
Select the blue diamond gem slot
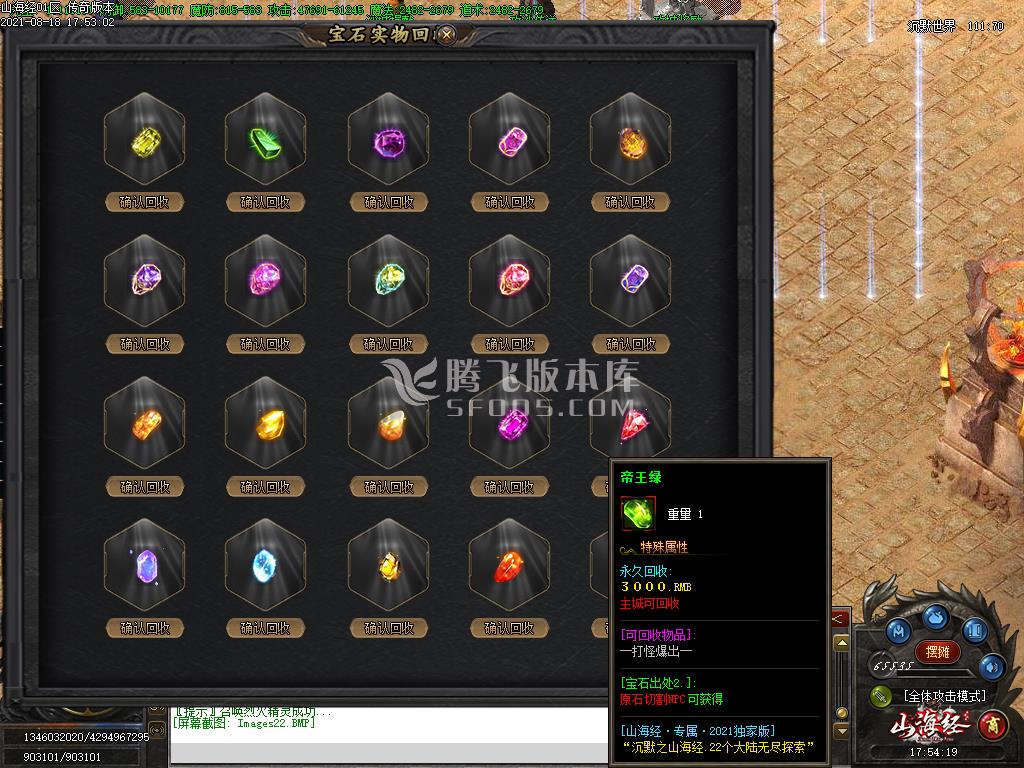(x=266, y=568)
